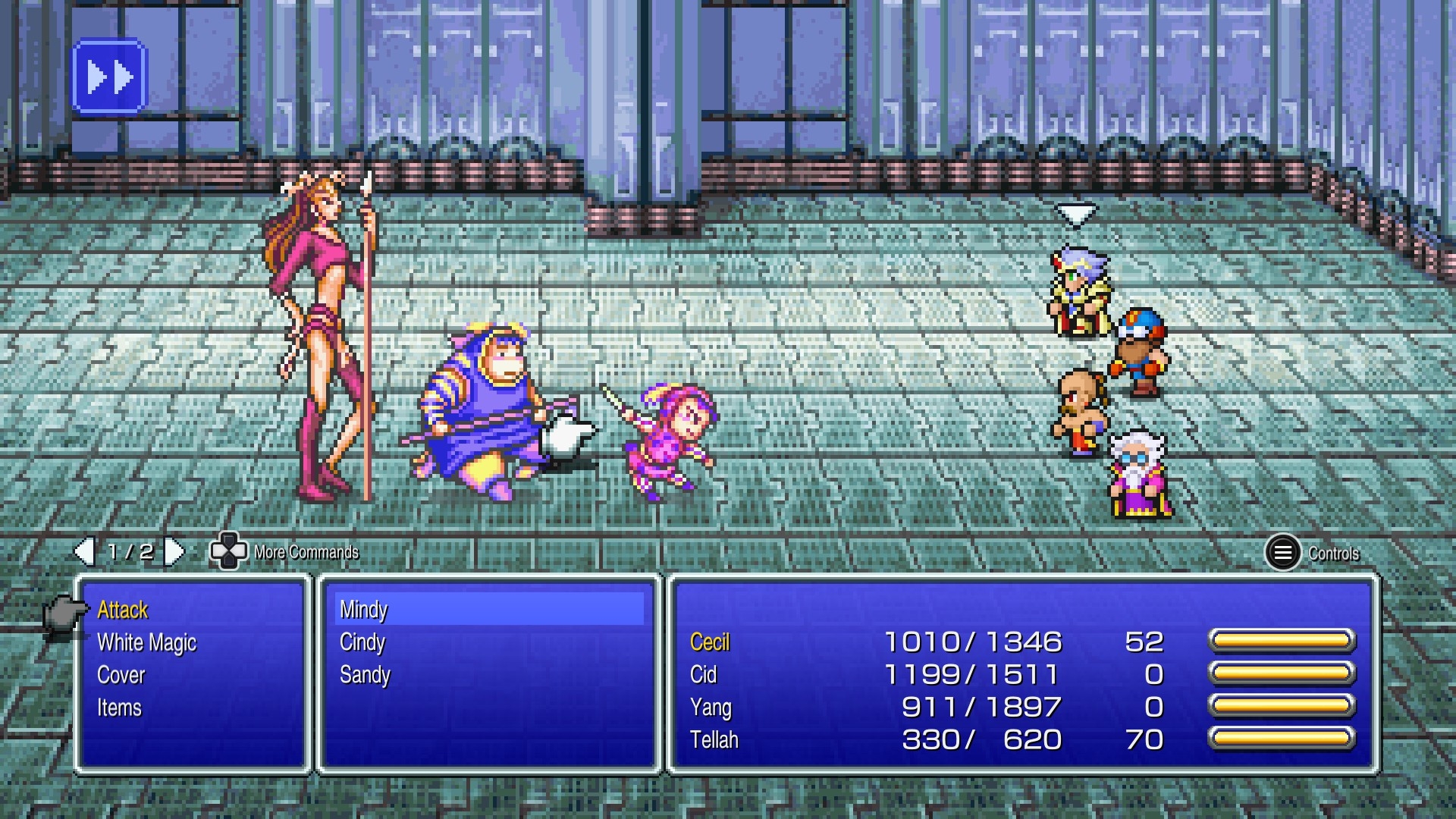Open the Controls menu button
Viewport: 1456px width, 819px height.
(x=1282, y=553)
